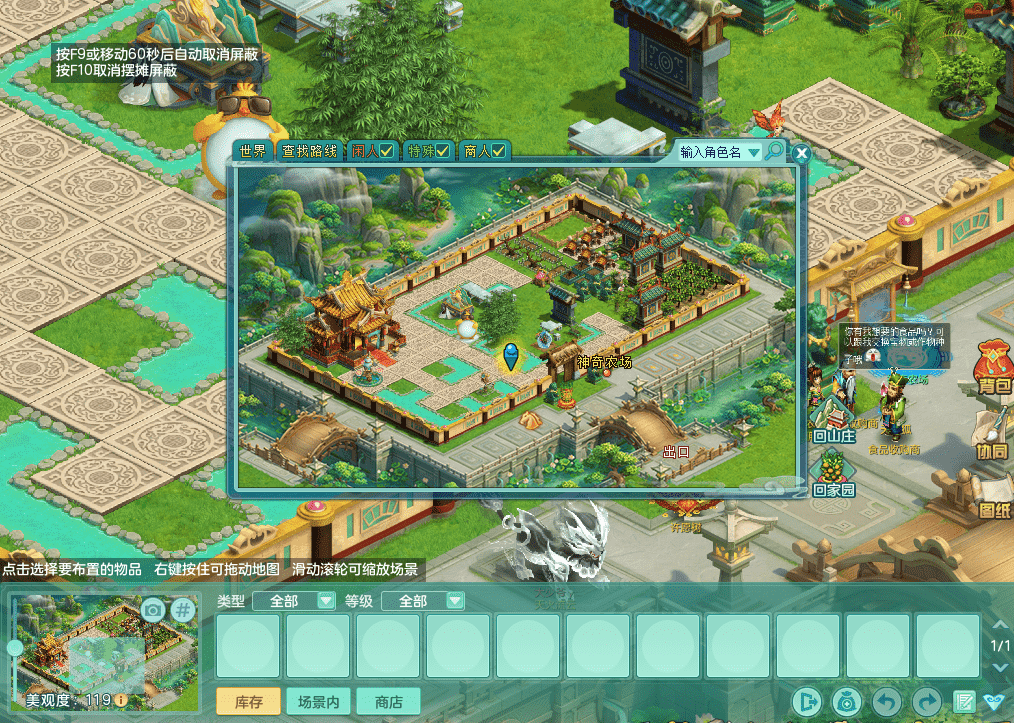Image resolution: width=1014 pixels, height=723 pixels.
Task: Click the undo arrow button
Action: pos(888,701)
